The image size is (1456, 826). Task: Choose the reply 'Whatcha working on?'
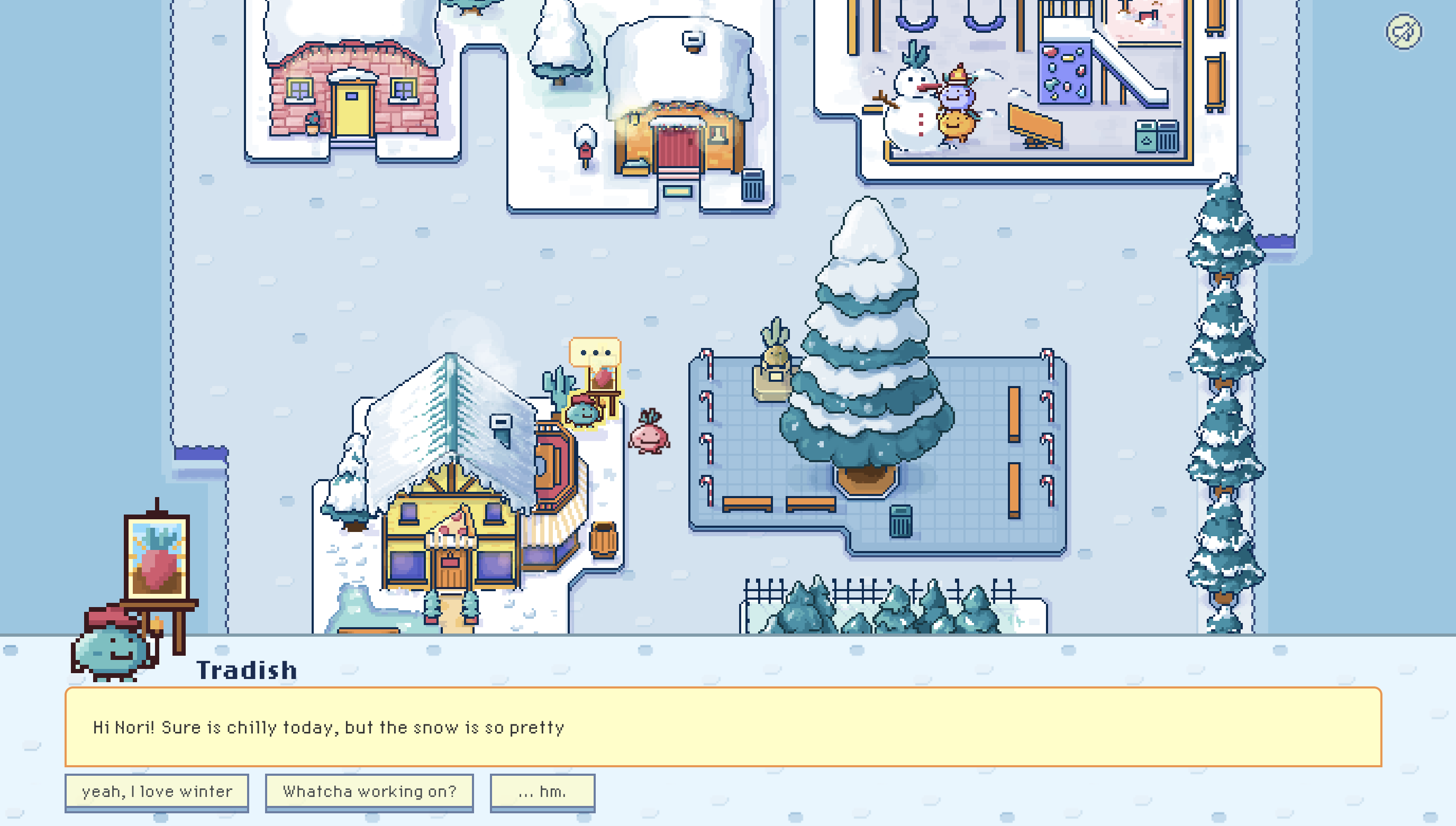coord(369,792)
